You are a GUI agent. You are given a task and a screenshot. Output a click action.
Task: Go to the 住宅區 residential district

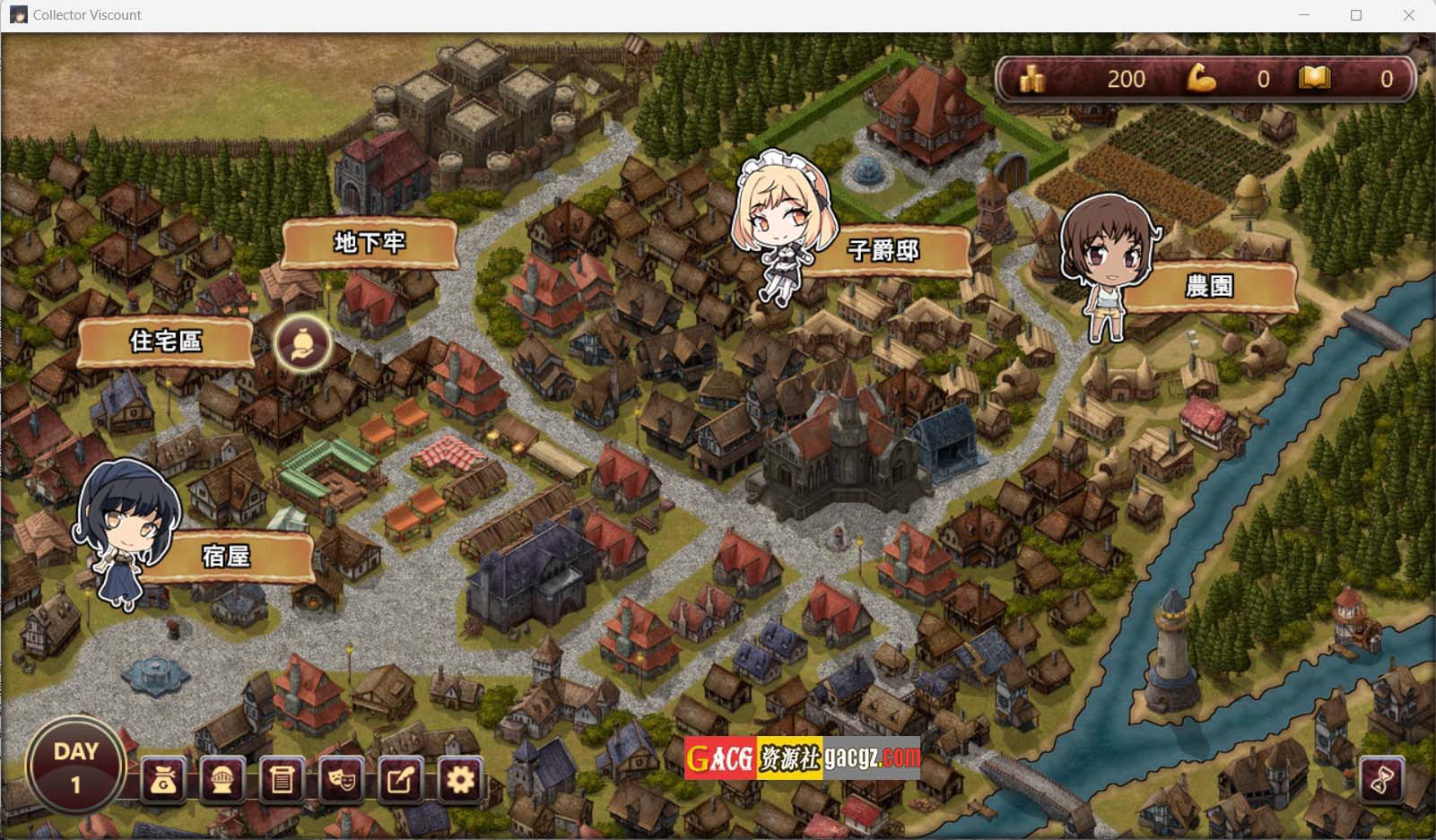166,342
